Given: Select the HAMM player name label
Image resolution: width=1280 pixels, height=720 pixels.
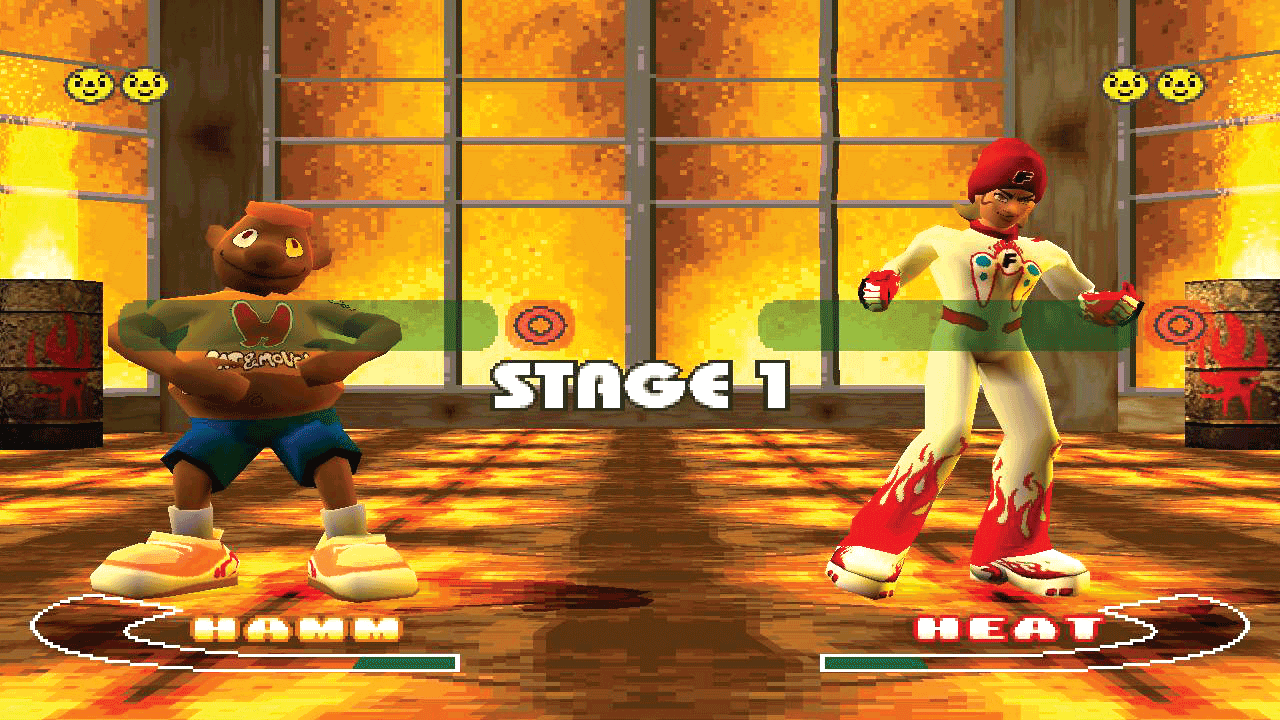Looking at the screenshot, I should click(297, 629).
